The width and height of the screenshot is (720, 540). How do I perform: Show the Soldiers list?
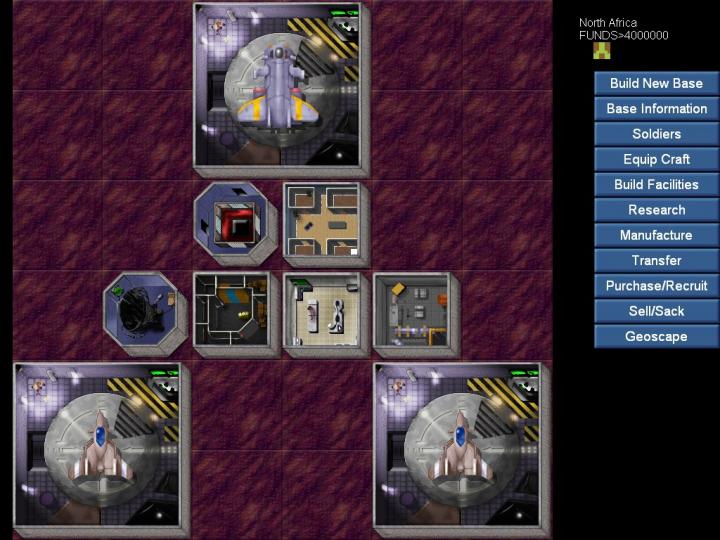656,134
